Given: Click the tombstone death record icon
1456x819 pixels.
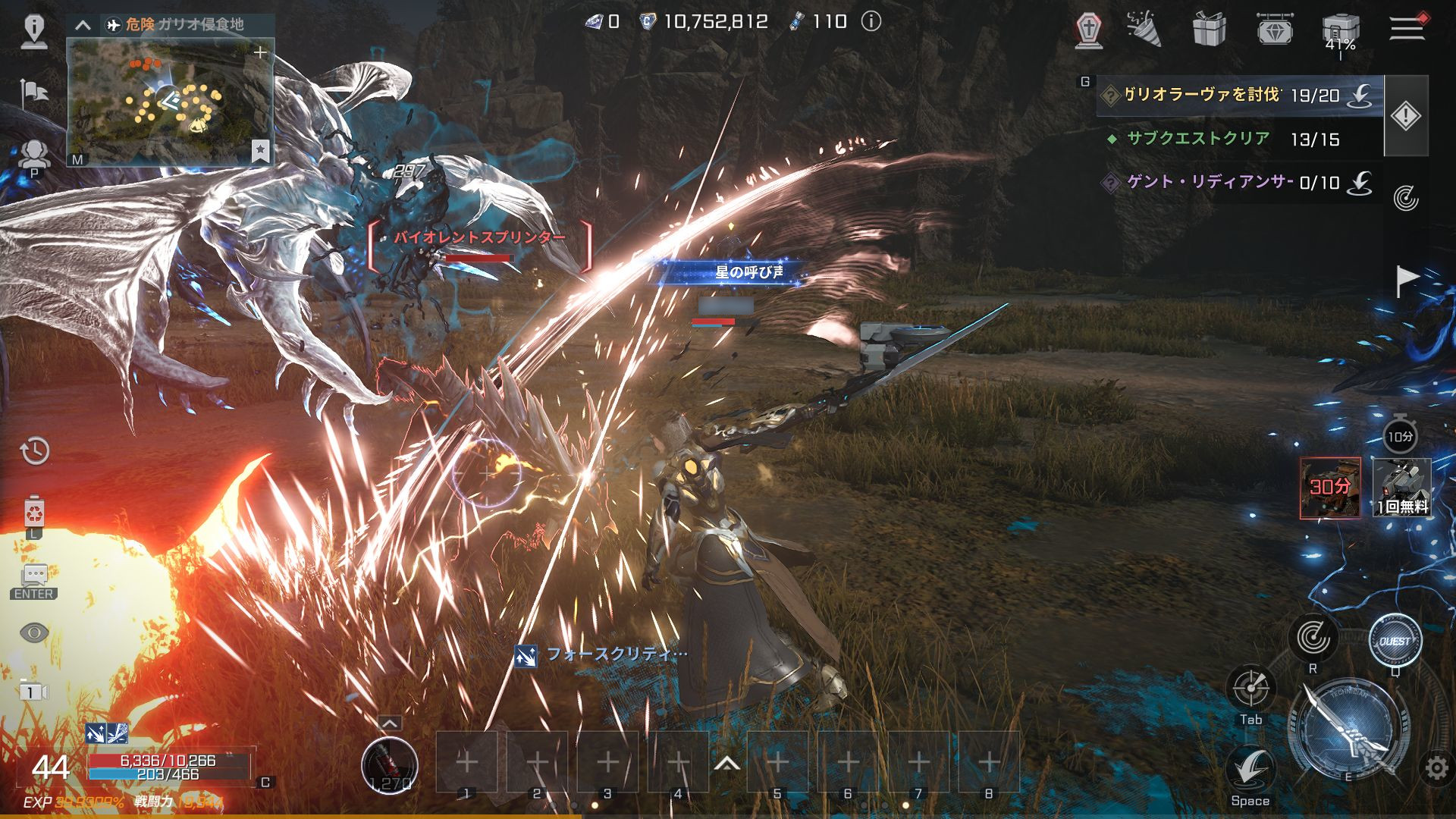Looking at the screenshot, I should click(1089, 31).
